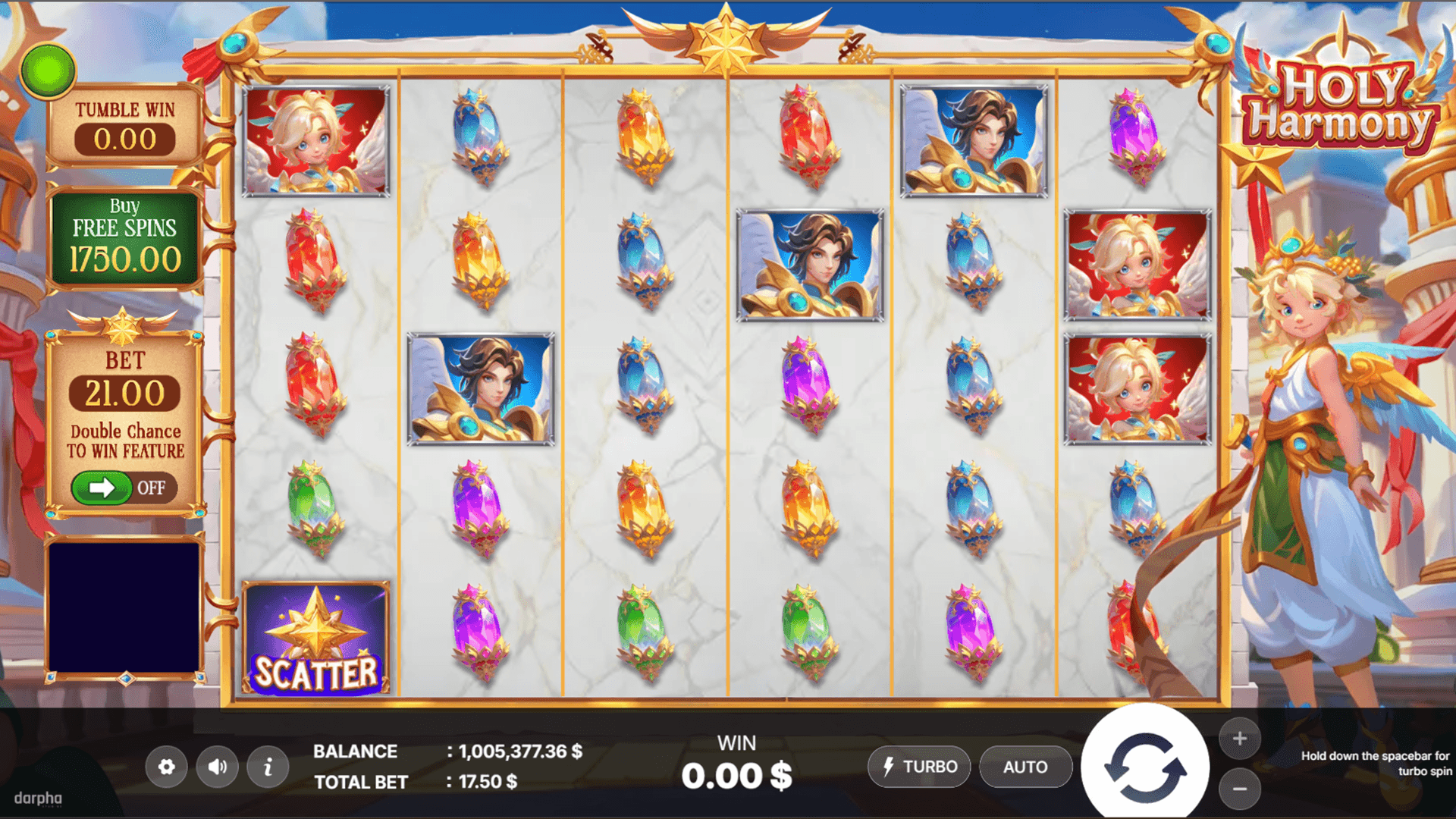Click the green orb indicator

pos(49,71)
